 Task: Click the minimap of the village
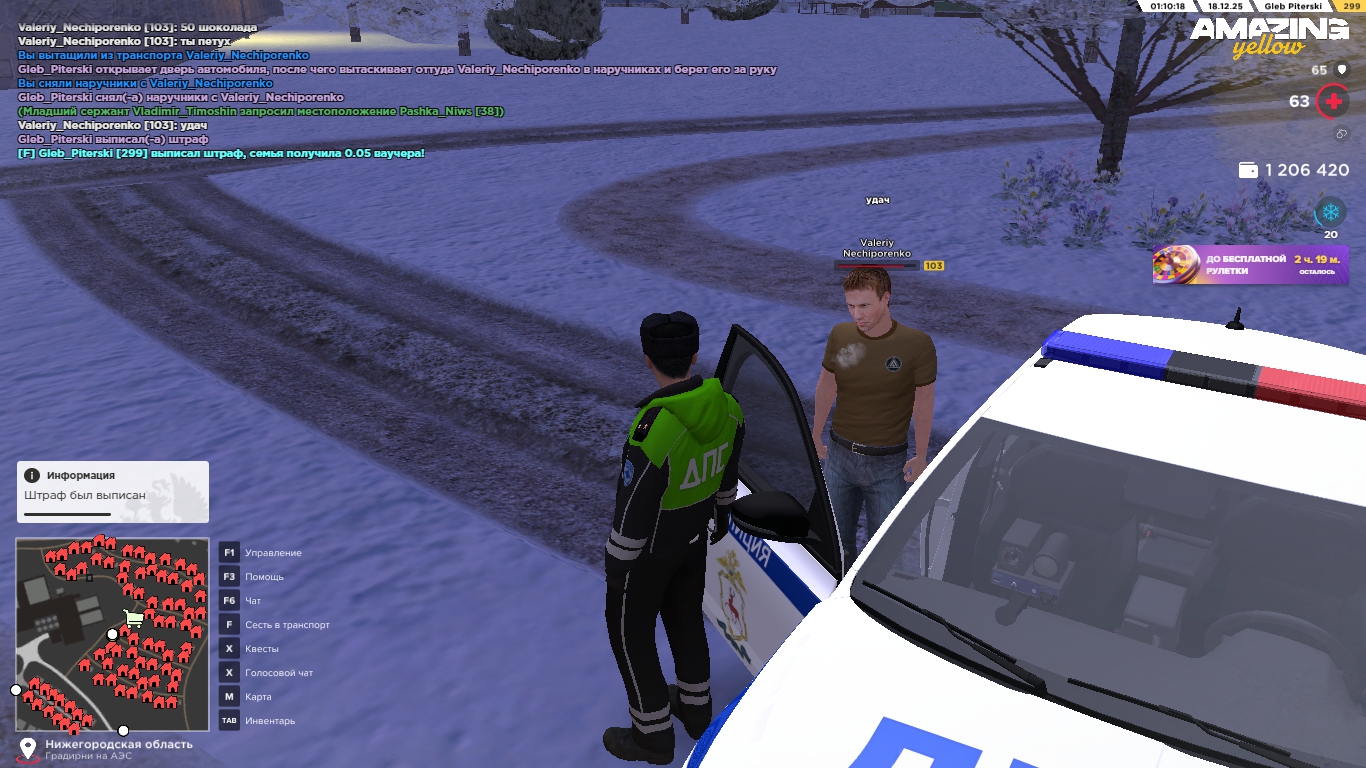[112, 634]
